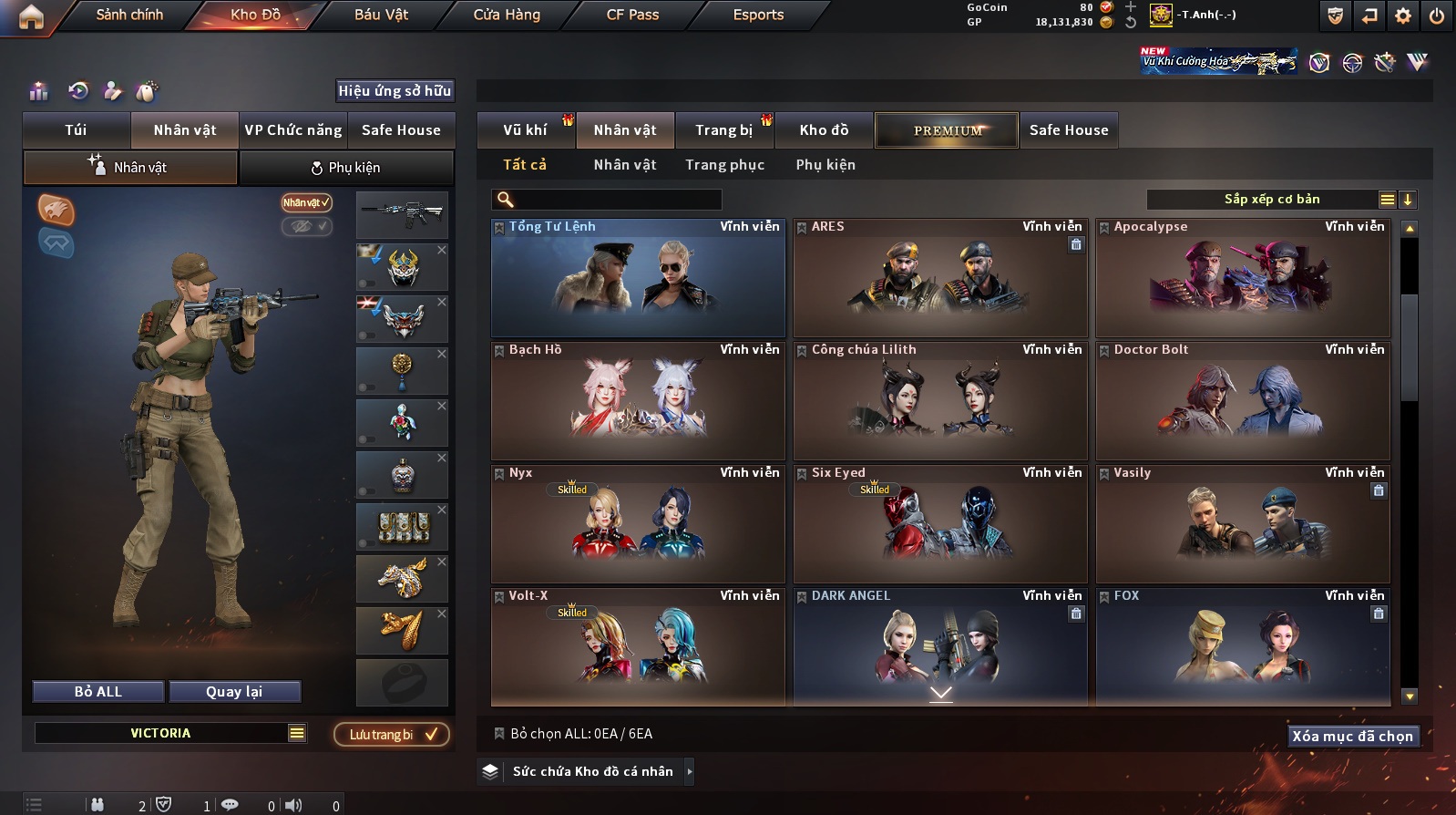Select the Six Eyed character card
1456x815 pixels.
point(940,524)
